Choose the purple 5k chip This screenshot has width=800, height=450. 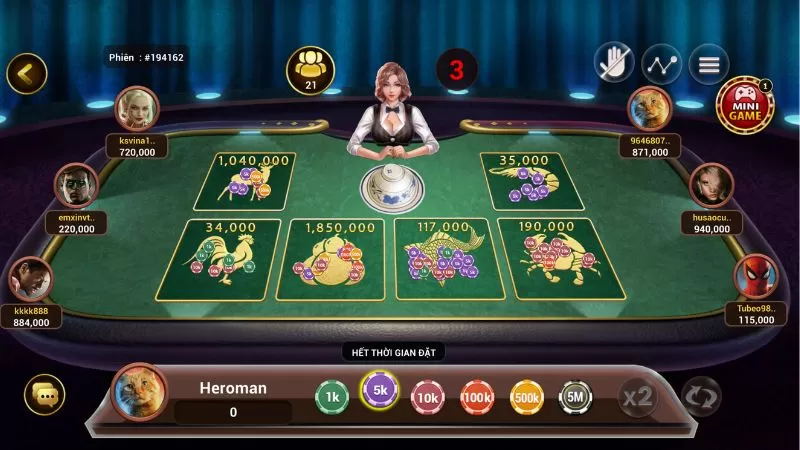[379, 390]
